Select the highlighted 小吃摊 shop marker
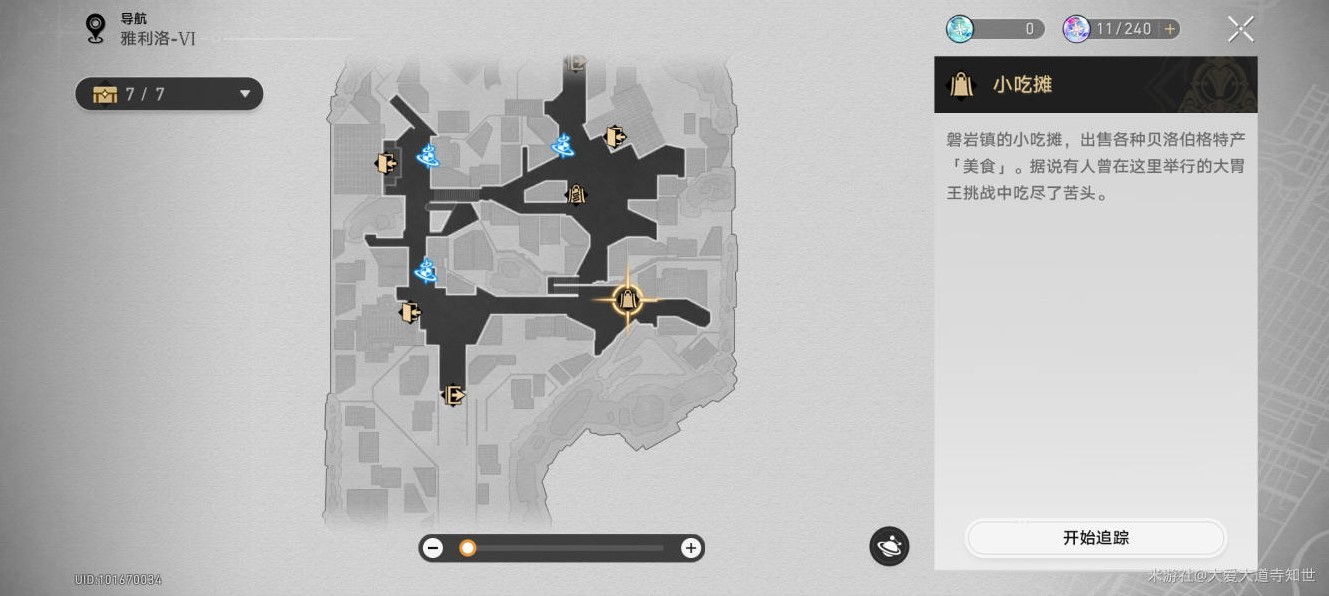Viewport: 1329px width, 596px height. tap(627, 298)
